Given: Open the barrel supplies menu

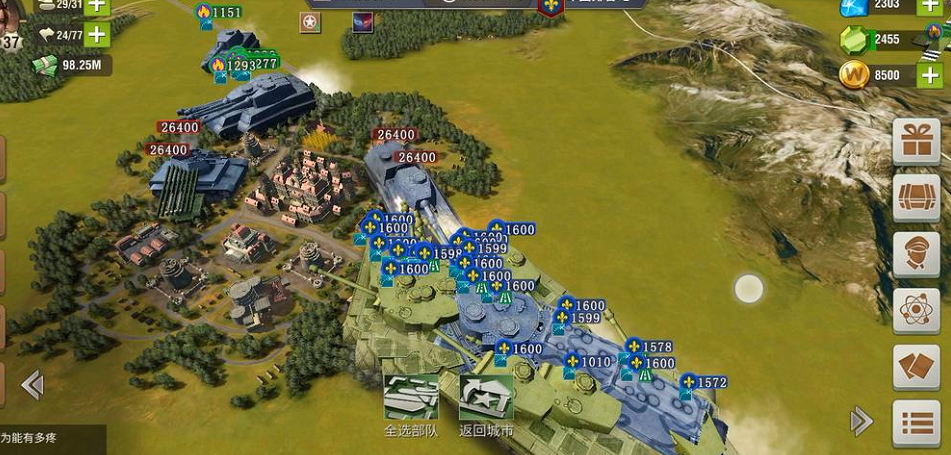Looking at the screenshot, I should pyautogui.click(x=916, y=198).
